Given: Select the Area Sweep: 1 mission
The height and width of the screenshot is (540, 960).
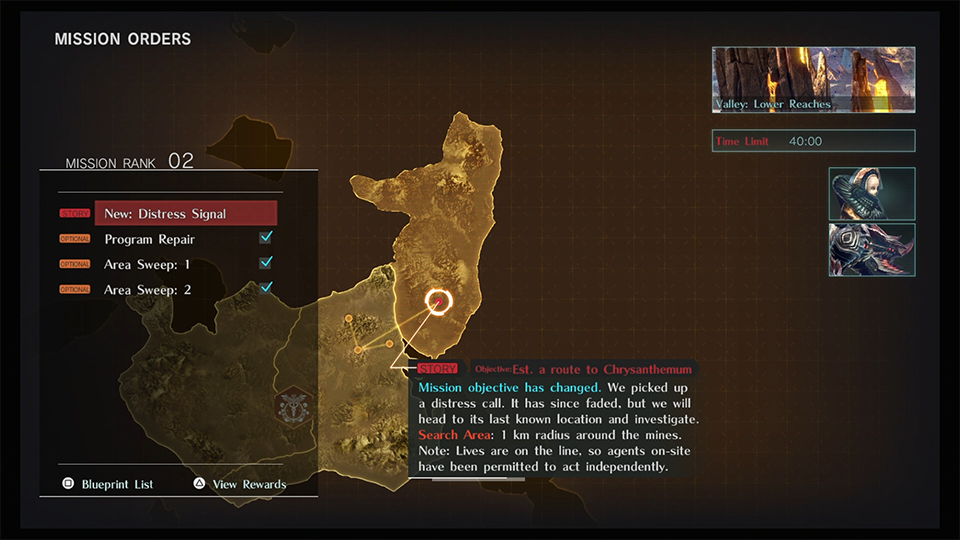Looking at the screenshot, I should click(147, 264).
